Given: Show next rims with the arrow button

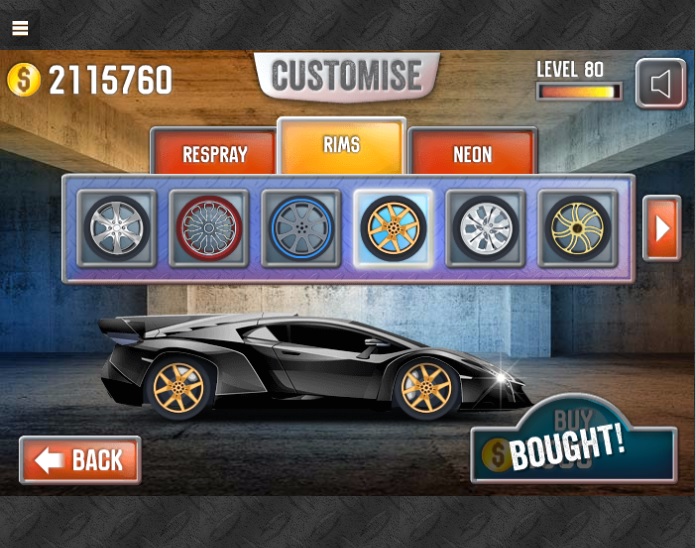Looking at the screenshot, I should [x=661, y=228].
